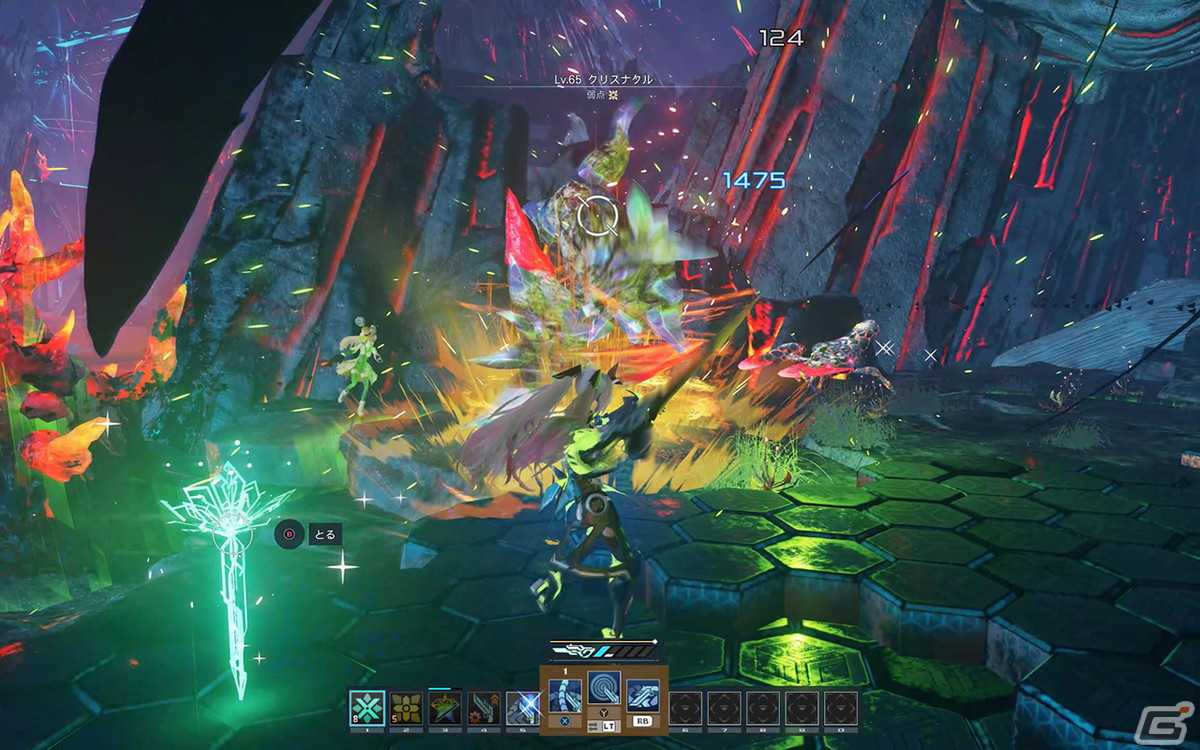The height and width of the screenshot is (750, 1200).
Task: Use the yellow flower item in slot 2
Action: point(406,708)
